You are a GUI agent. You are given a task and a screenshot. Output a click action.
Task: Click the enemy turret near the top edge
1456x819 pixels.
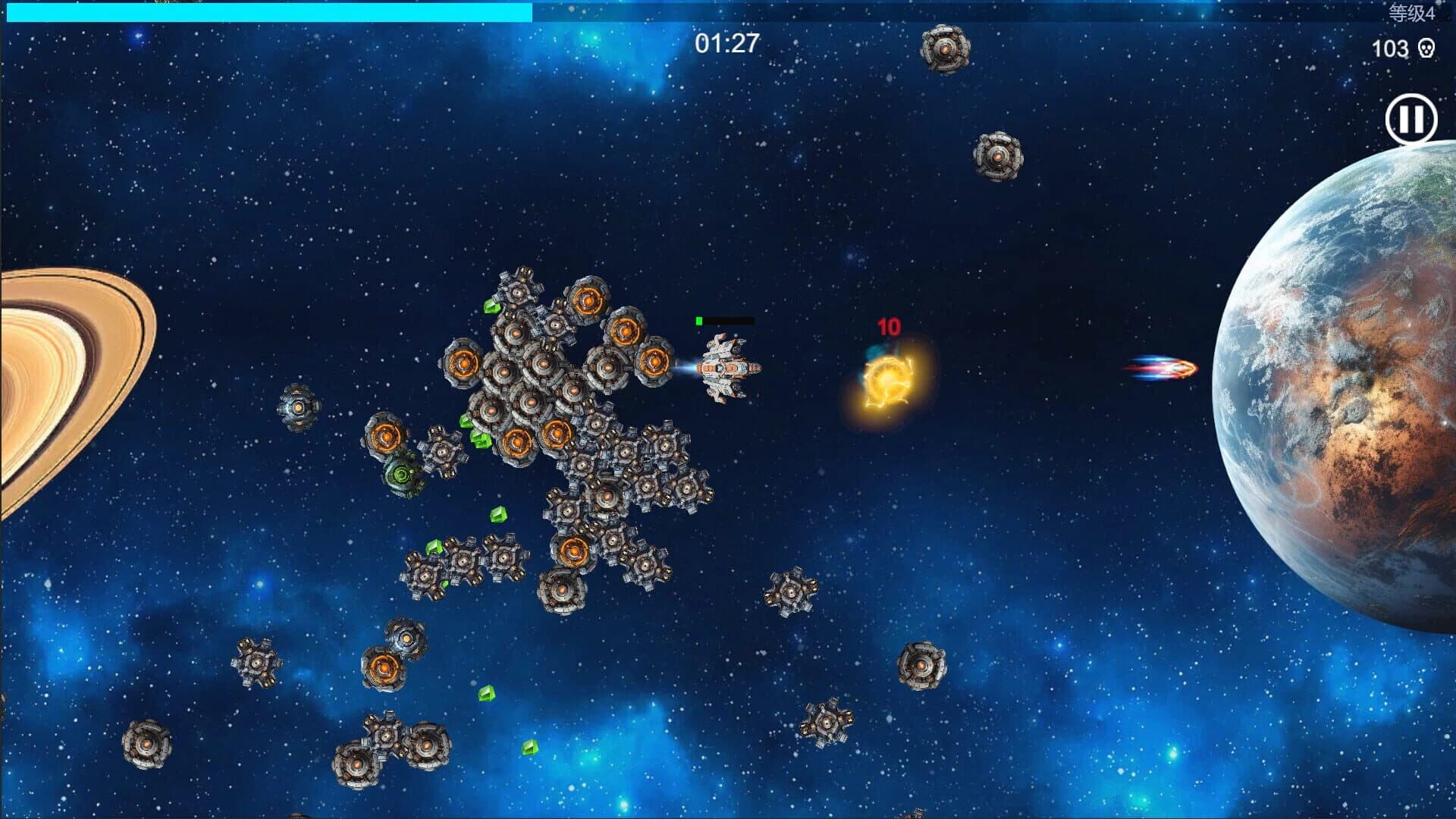(x=945, y=47)
